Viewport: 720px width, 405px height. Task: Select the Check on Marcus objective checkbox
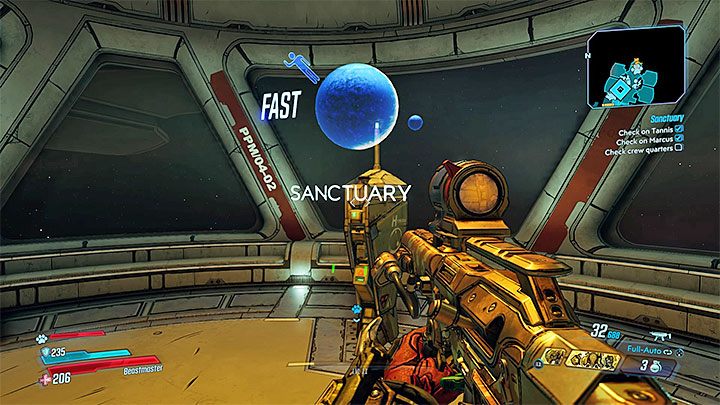[x=679, y=139]
